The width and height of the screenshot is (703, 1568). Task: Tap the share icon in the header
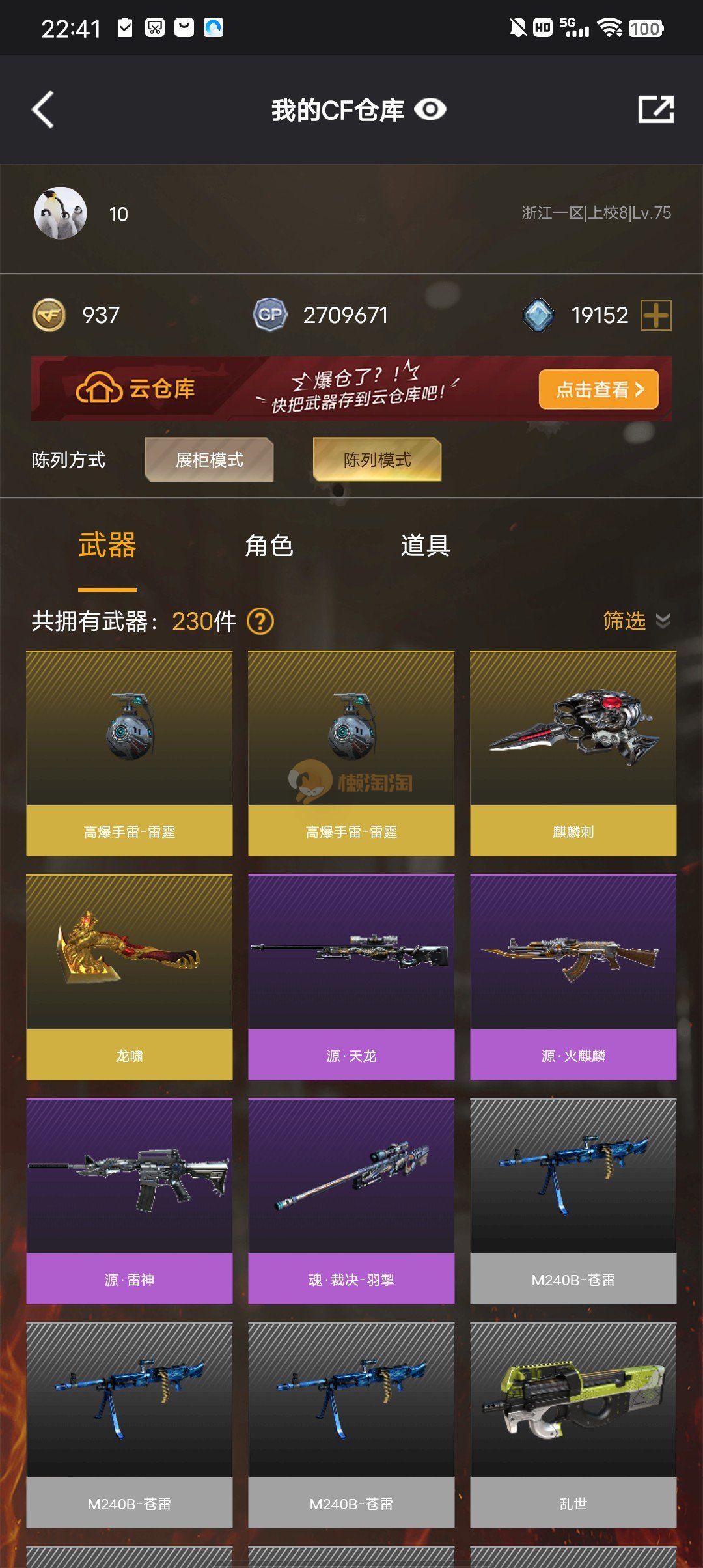[x=655, y=109]
